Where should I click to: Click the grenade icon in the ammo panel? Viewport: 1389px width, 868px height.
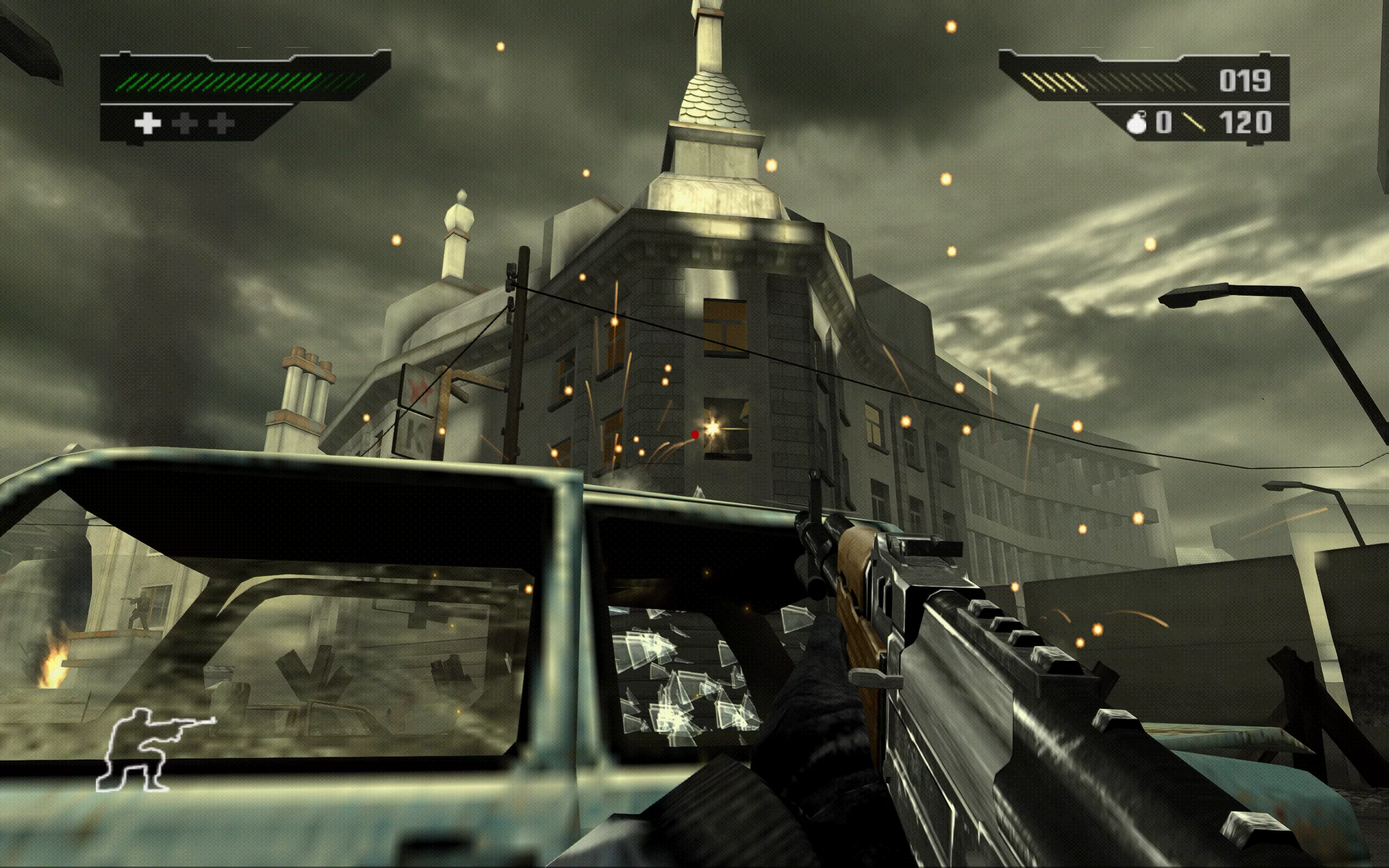pos(1136,123)
